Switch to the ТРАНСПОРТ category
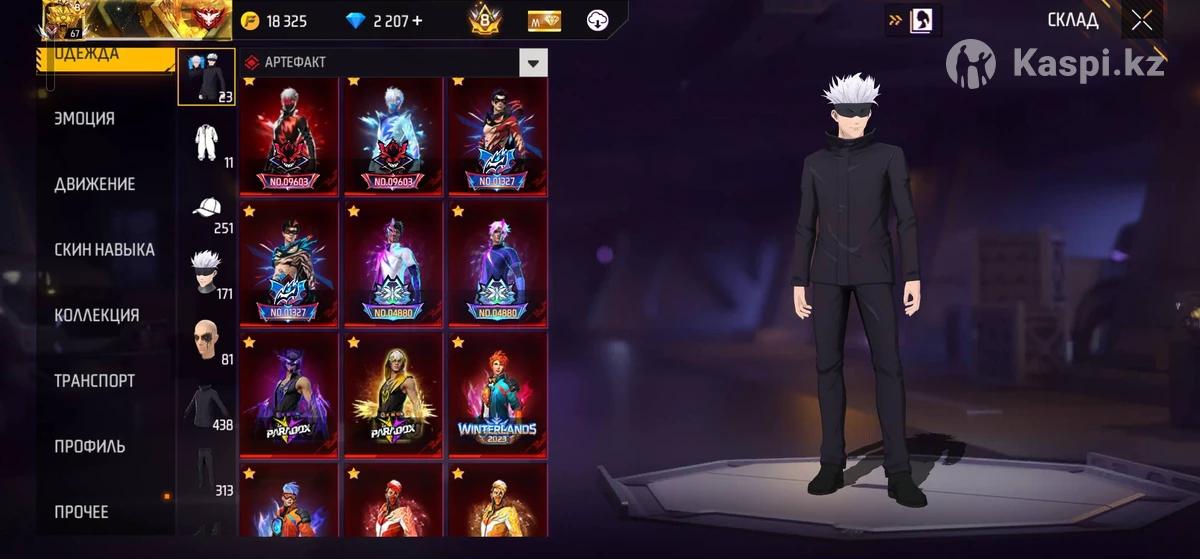This screenshot has width=1200, height=559. 94,381
